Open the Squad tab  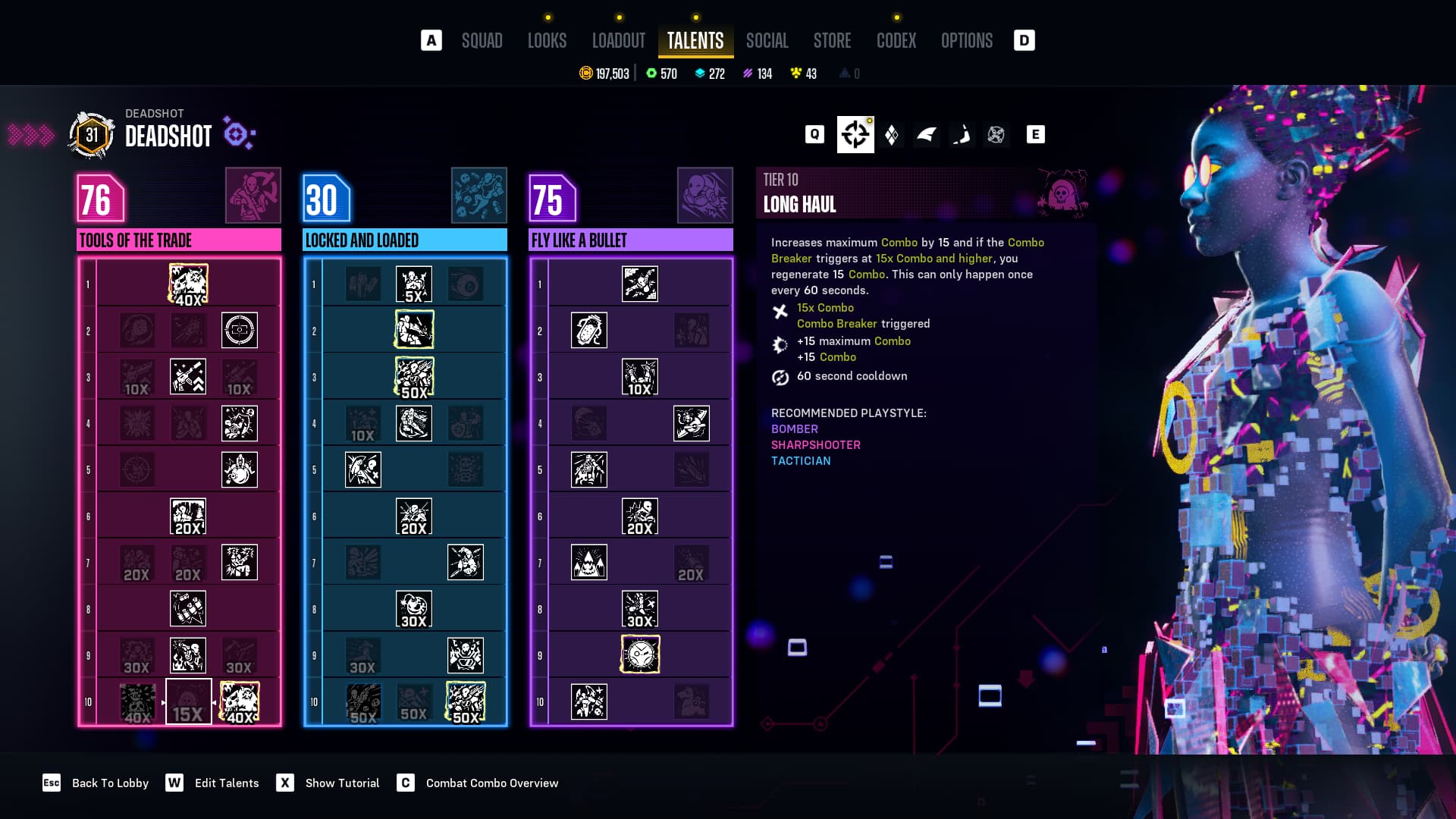coord(482,41)
